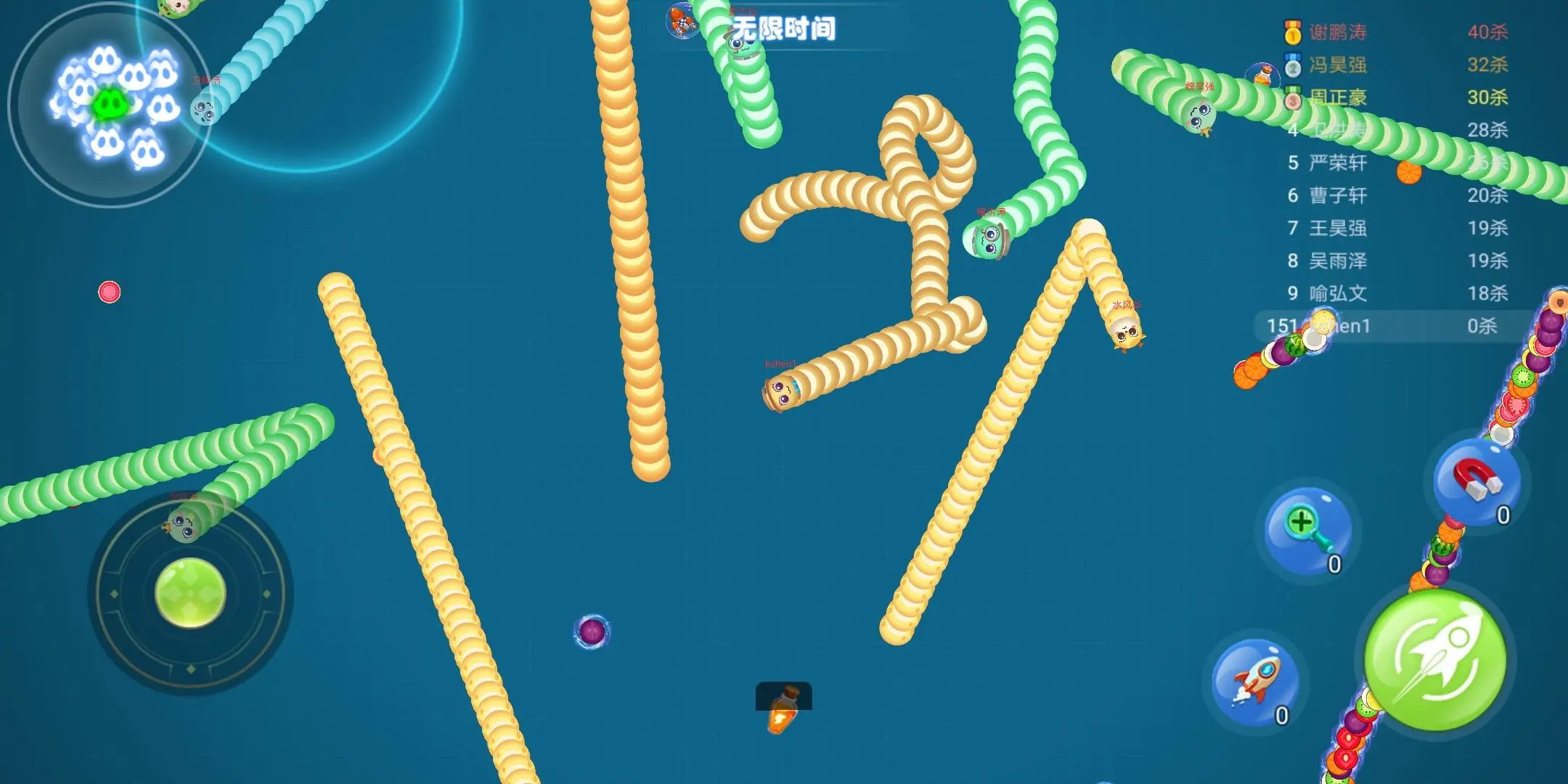Tap the red food pellet on the field

coord(107,291)
